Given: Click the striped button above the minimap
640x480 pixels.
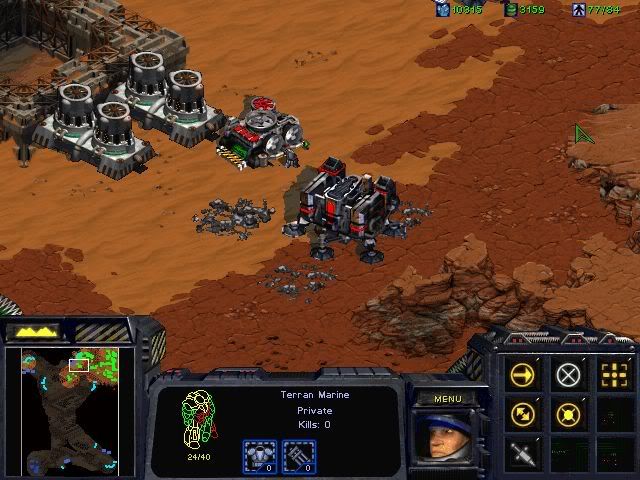Looking at the screenshot, I should [100, 331].
